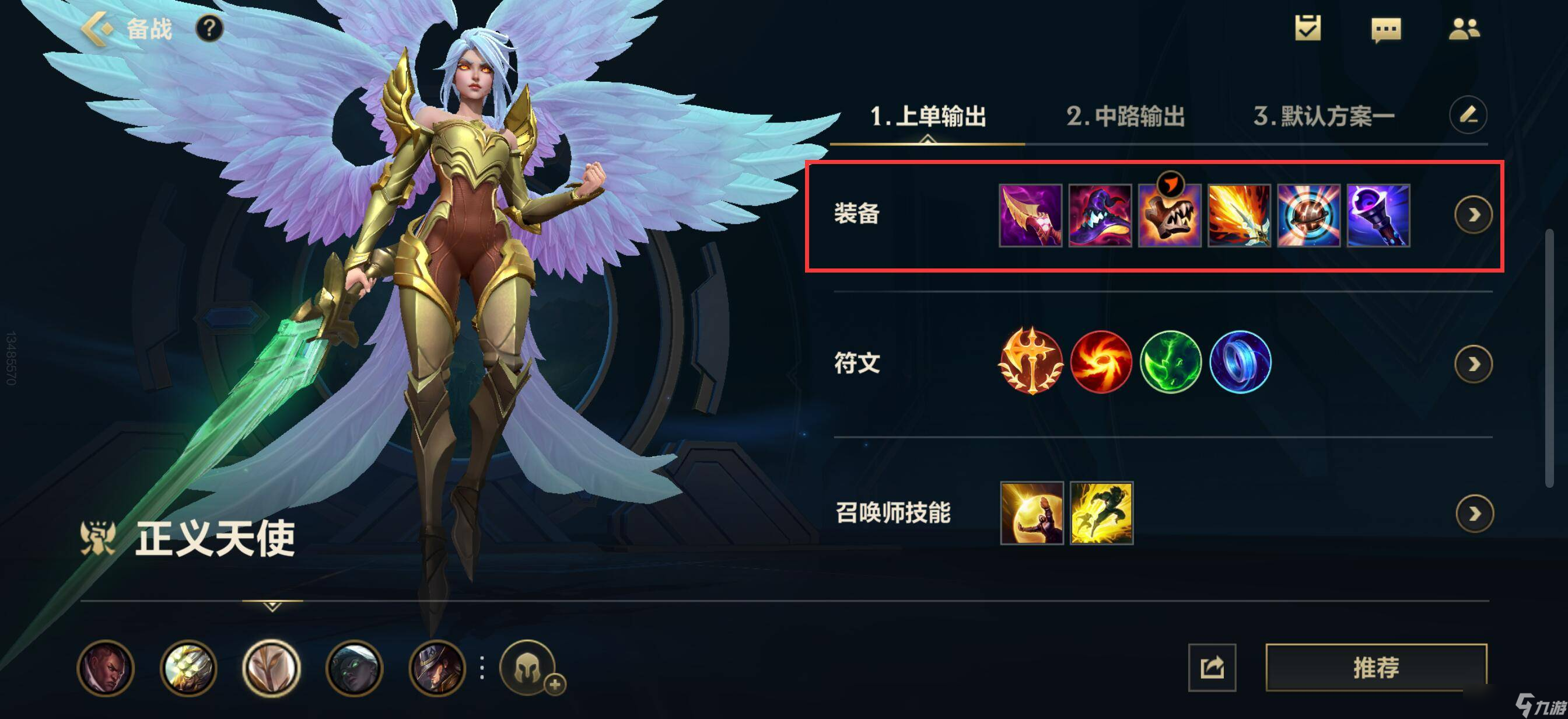Click the helmet add-position icon near champion portraits
Image resolution: width=1568 pixels, height=719 pixels.
[527, 667]
